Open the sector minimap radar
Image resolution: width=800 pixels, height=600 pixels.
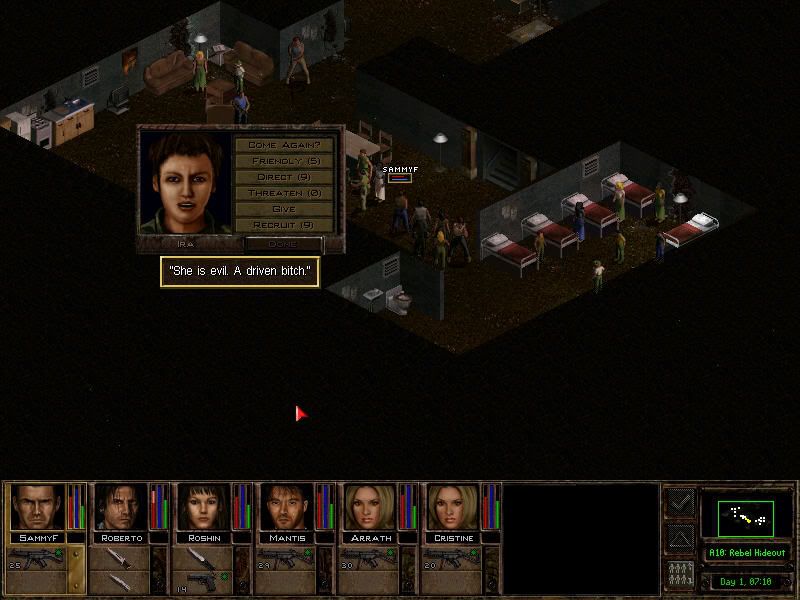tap(746, 515)
